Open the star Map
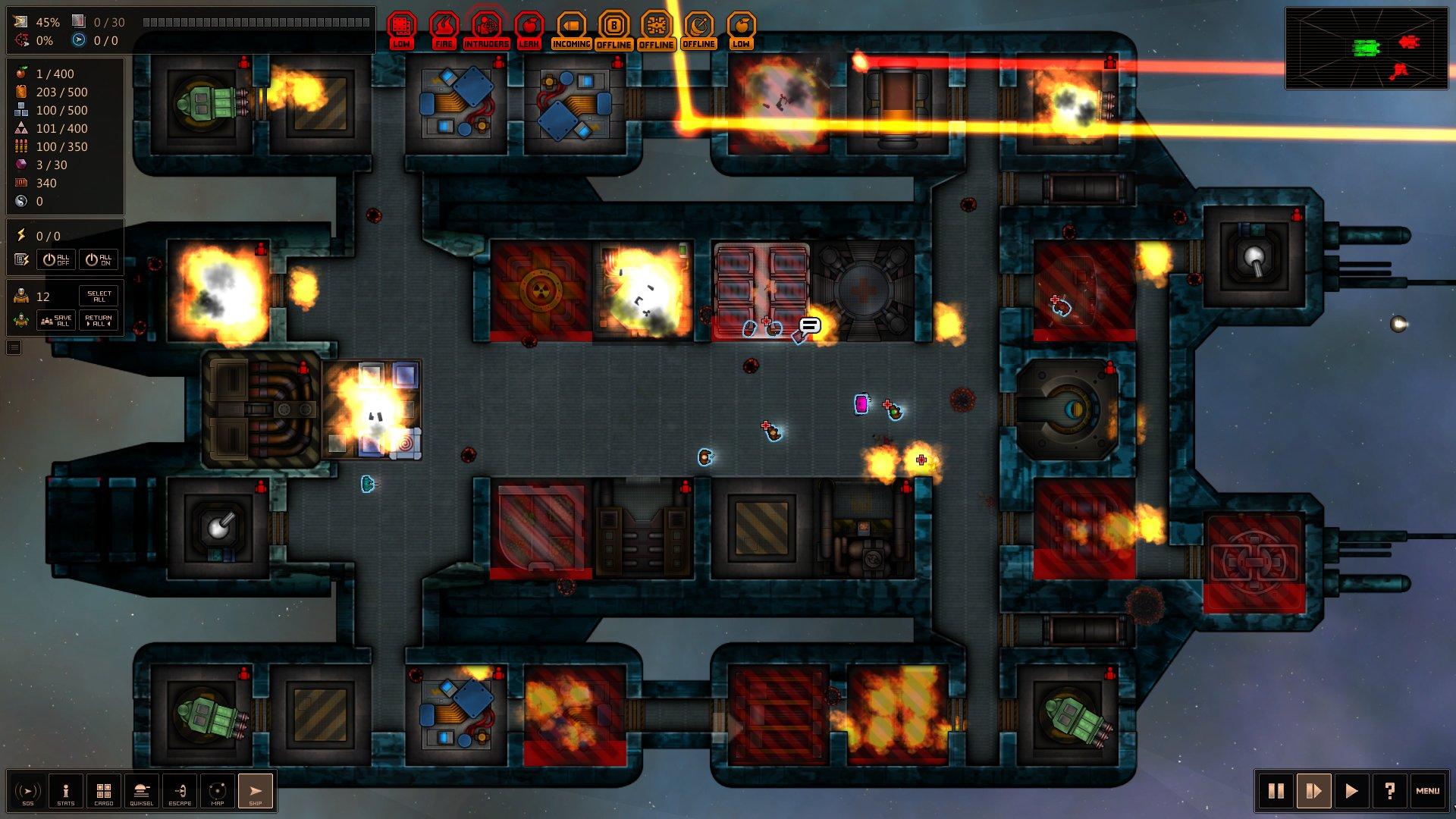Screen dimensions: 1456x819 click(x=218, y=792)
